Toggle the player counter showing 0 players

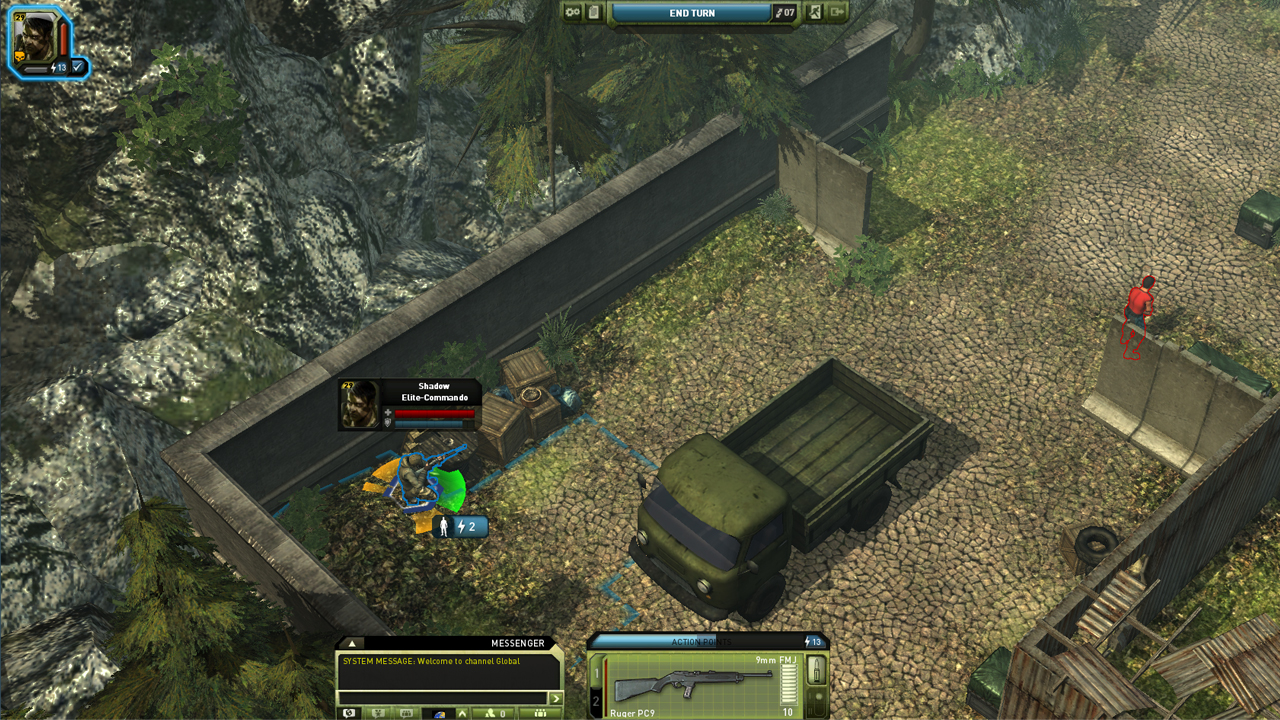[498, 712]
